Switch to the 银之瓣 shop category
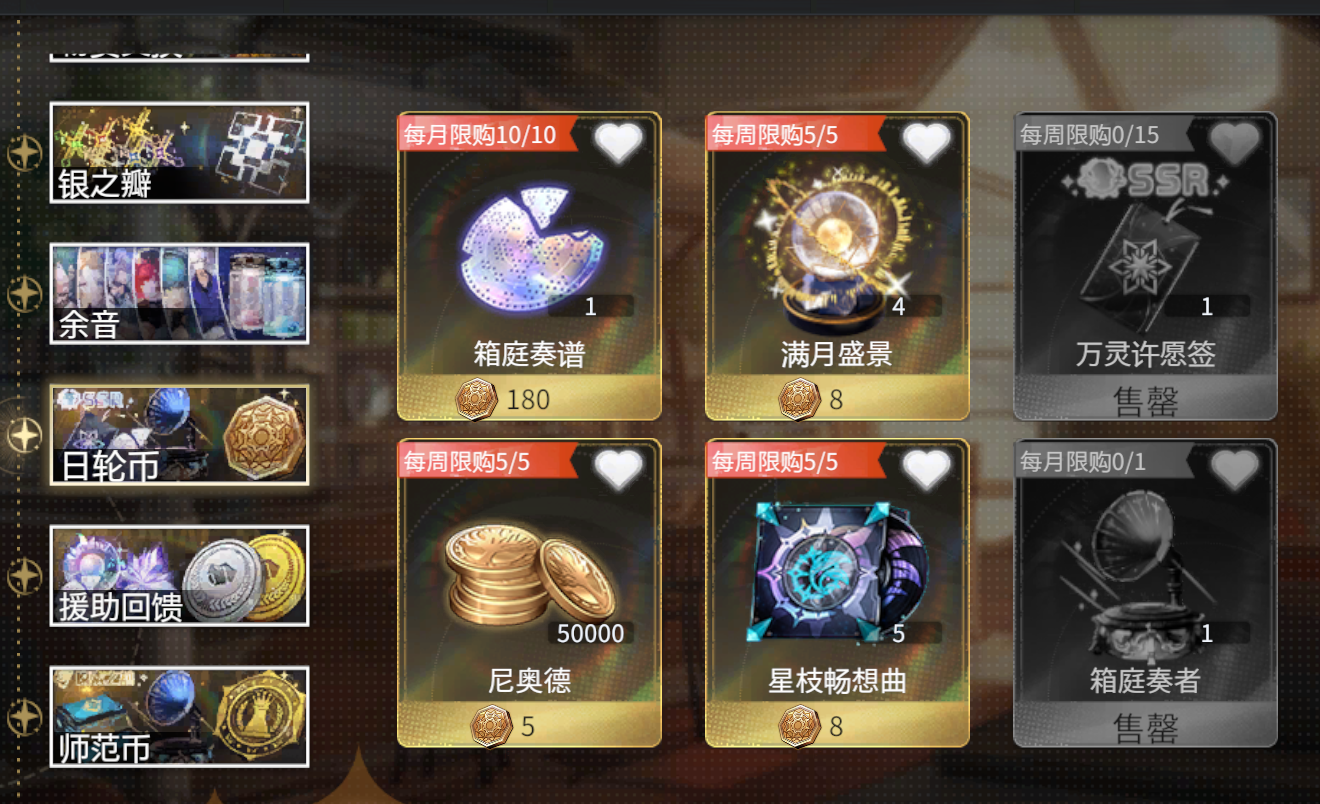Viewport: 1320px width, 804px height. (x=179, y=153)
